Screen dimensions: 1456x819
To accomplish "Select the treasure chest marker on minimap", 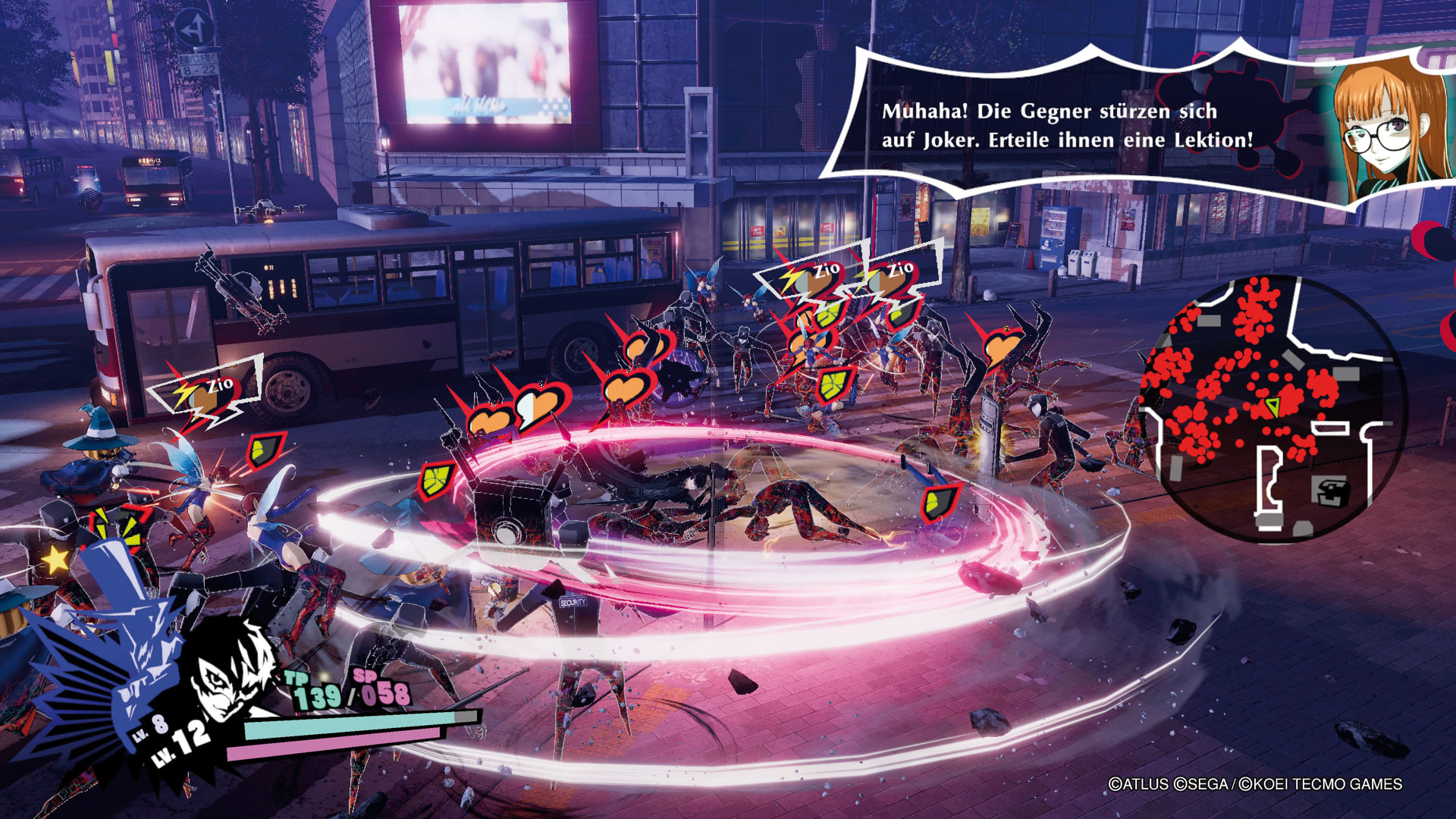I will pos(1332,492).
